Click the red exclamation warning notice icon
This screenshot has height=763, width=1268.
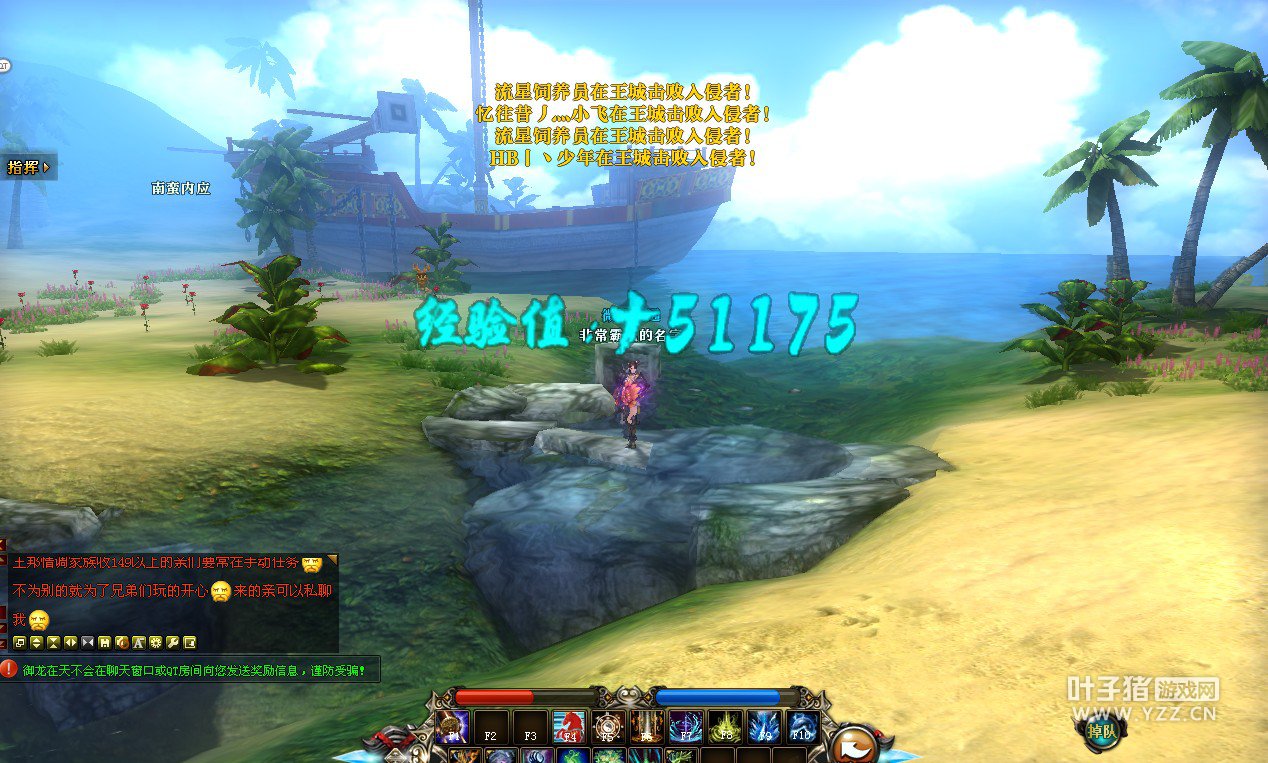coord(9,669)
